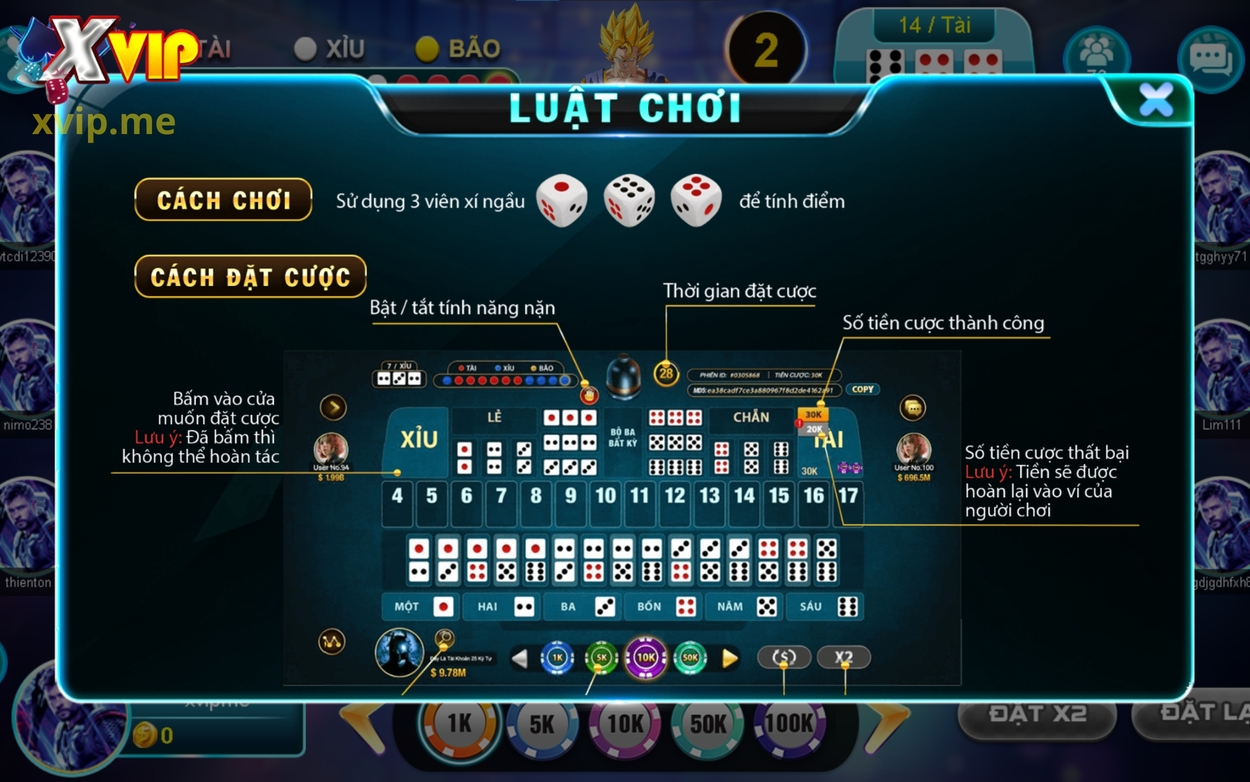Select the 10K purple chip
The width and height of the screenshot is (1250, 782).
click(625, 725)
